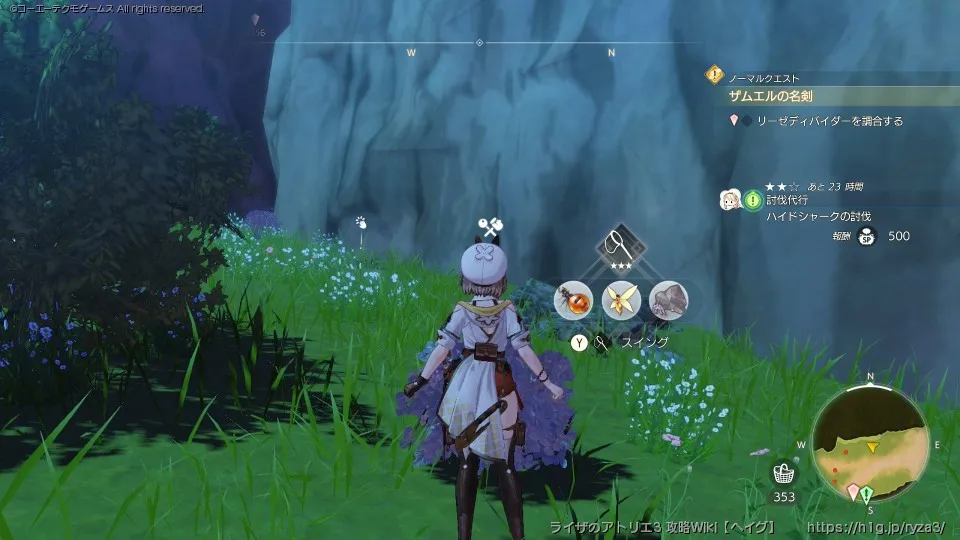The image size is (960, 540).
Task: Click the green exclamation marker on minimap
Action: 867,493
